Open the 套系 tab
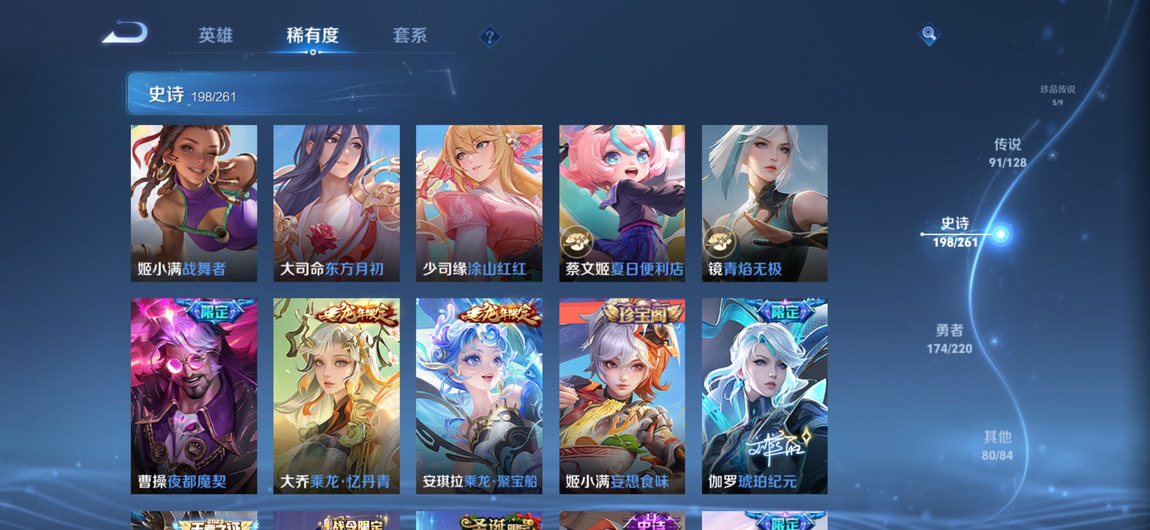The height and width of the screenshot is (530, 1150). [x=410, y=36]
